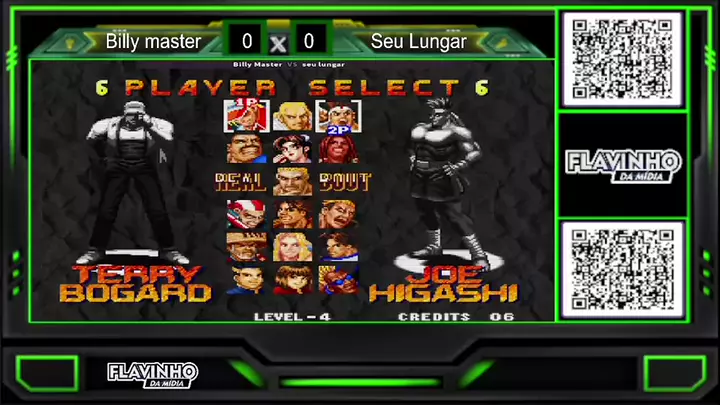
Task: Choose blonde Blue Mary's portrait
Action: (292, 246)
